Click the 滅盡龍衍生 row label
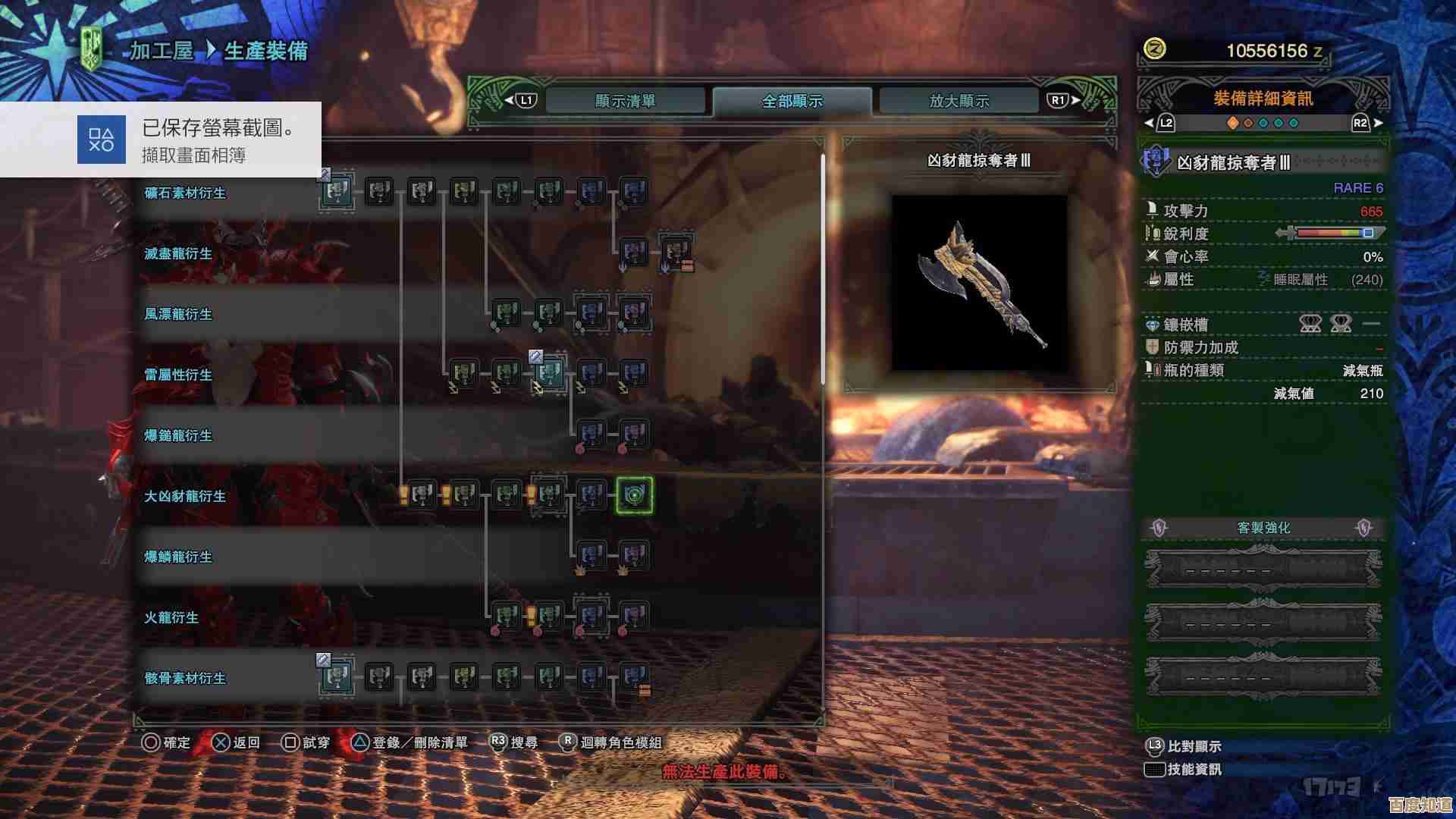Screen dimensions: 1456x819 [x=179, y=254]
